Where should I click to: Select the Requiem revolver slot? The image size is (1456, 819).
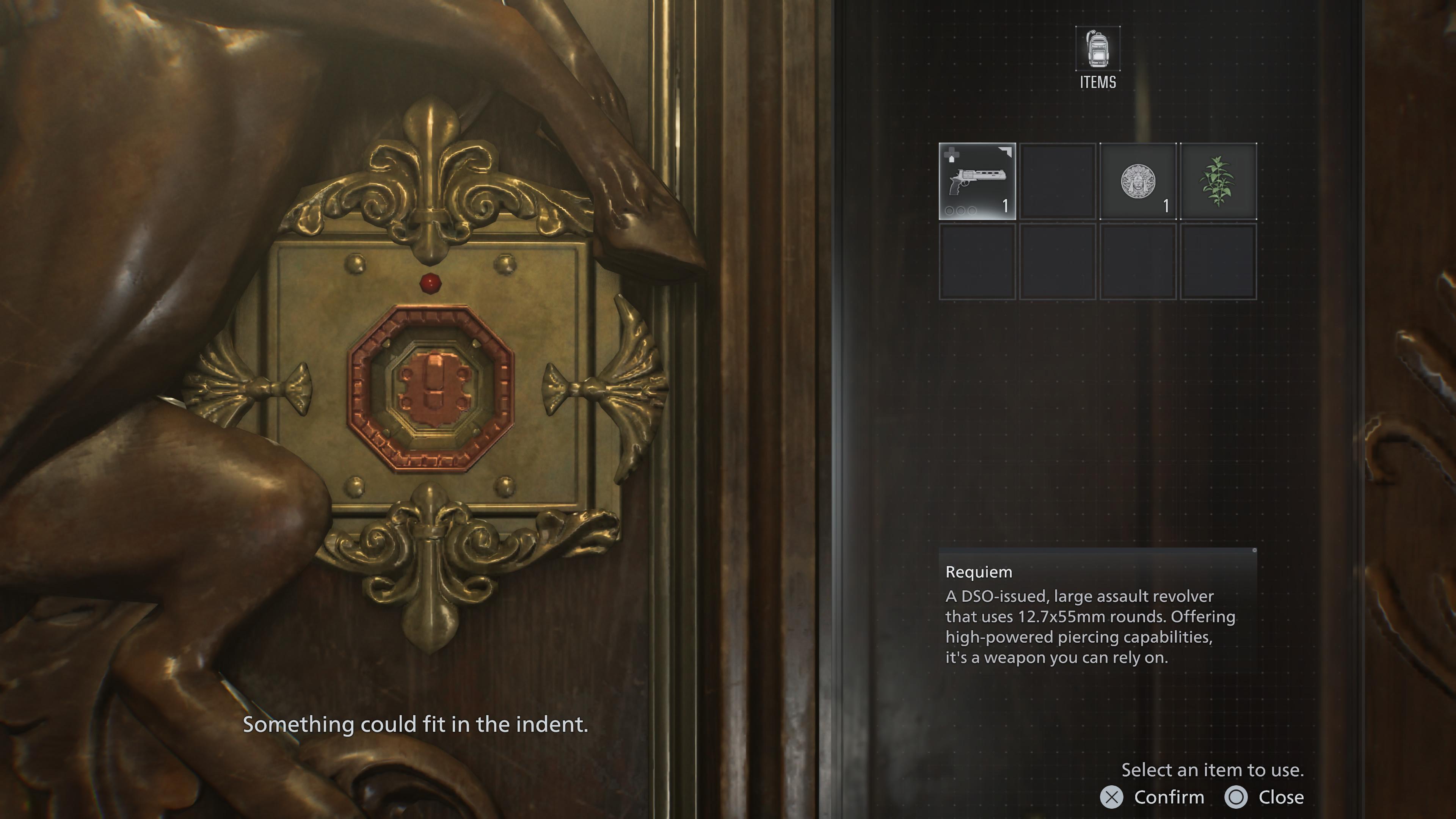[977, 182]
